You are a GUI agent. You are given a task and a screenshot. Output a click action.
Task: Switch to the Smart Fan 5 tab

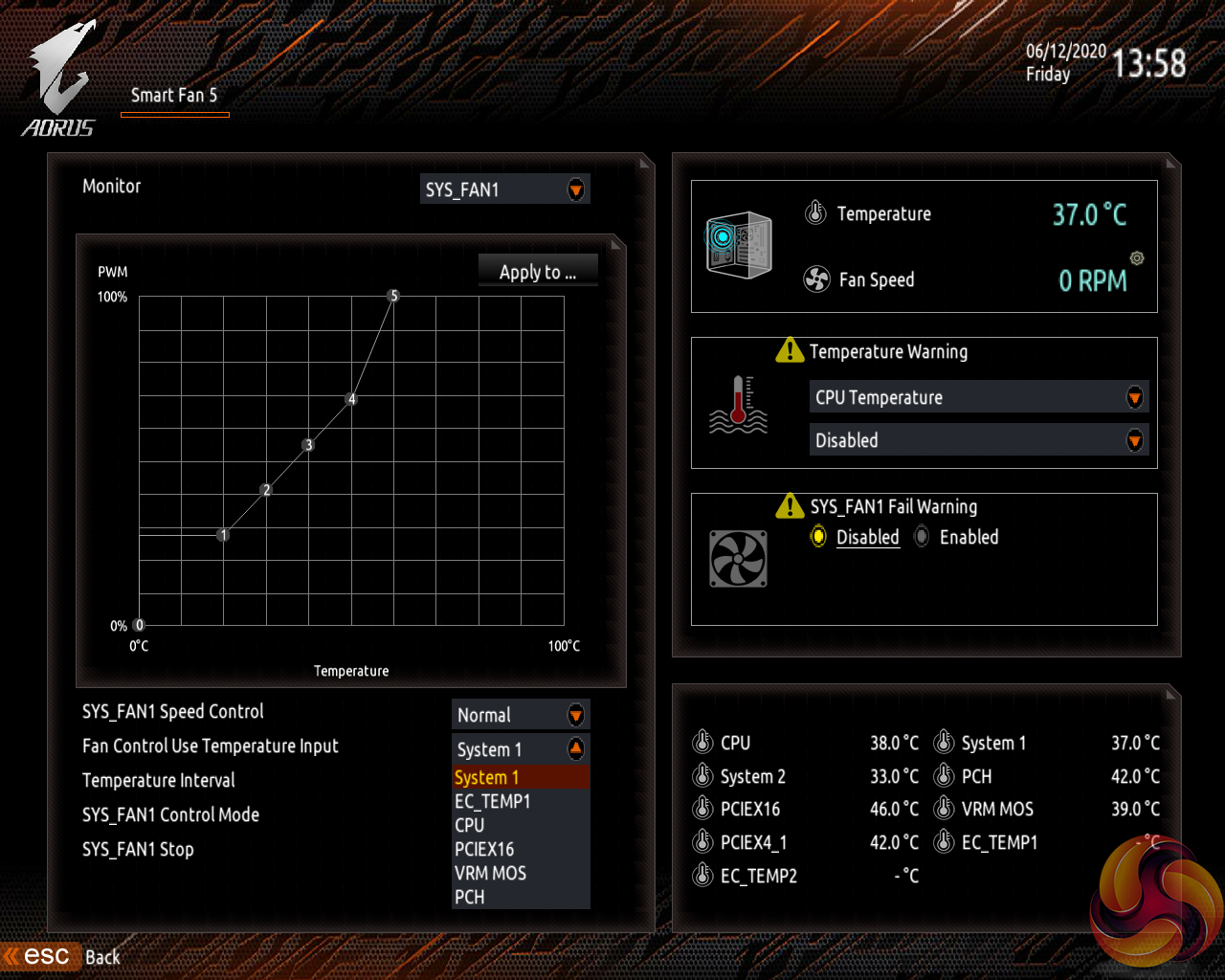tap(174, 96)
